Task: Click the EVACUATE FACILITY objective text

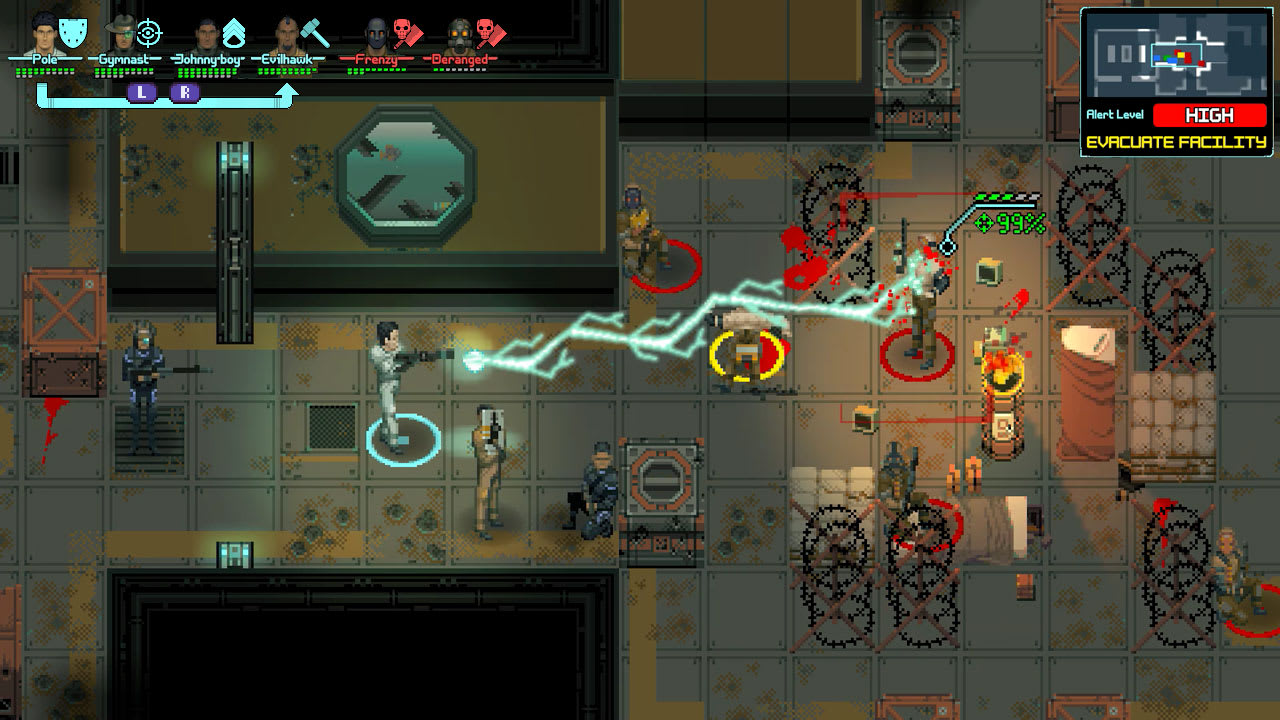Action: pos(1177,141)
